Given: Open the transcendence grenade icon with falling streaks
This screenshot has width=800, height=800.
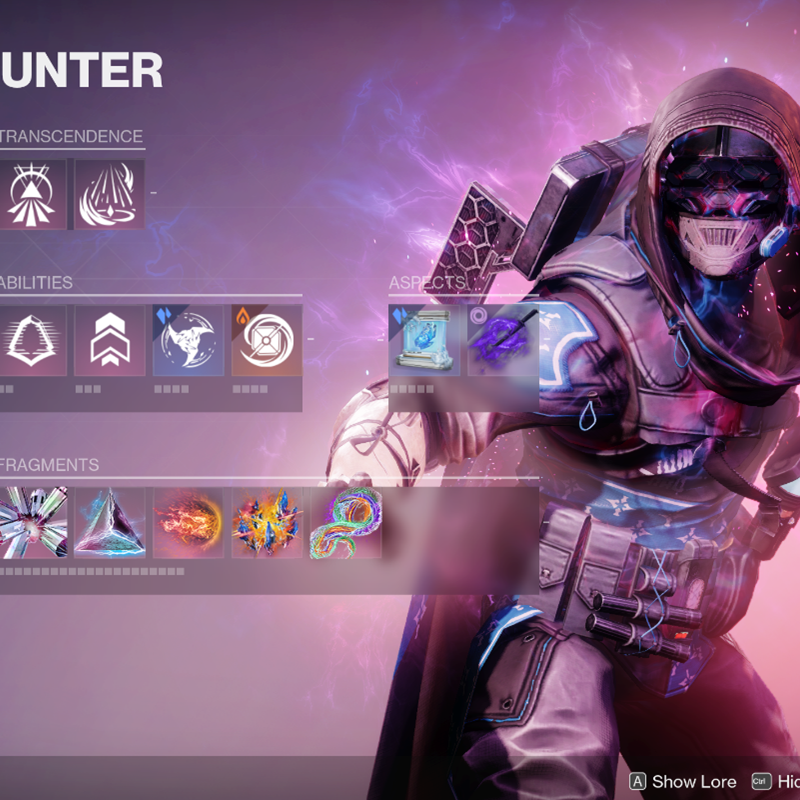Looking at the screenshot, I should pyautogui.click(x=110, y=194).
